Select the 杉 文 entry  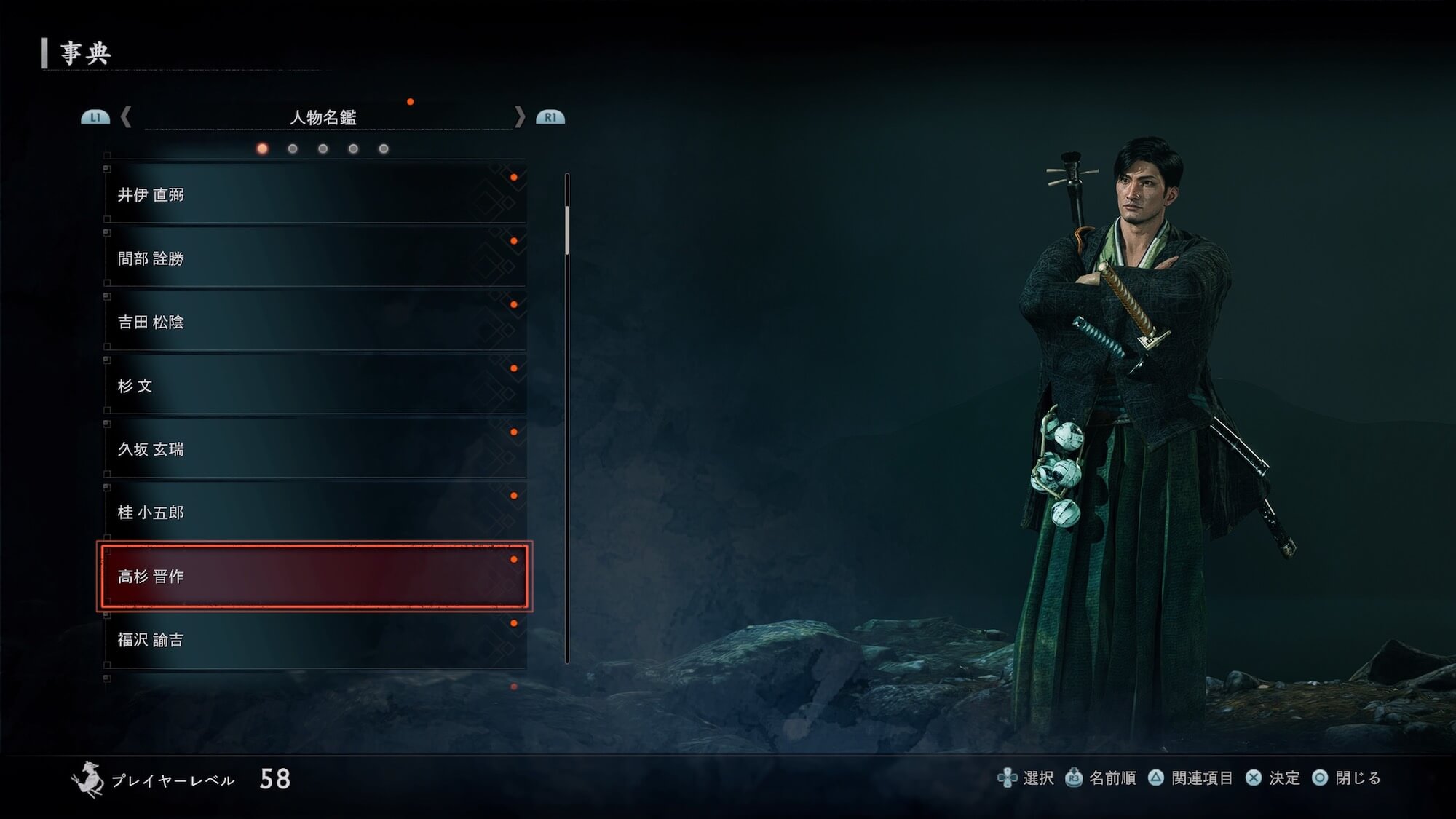pyautogui.click(x=314, y=385)
